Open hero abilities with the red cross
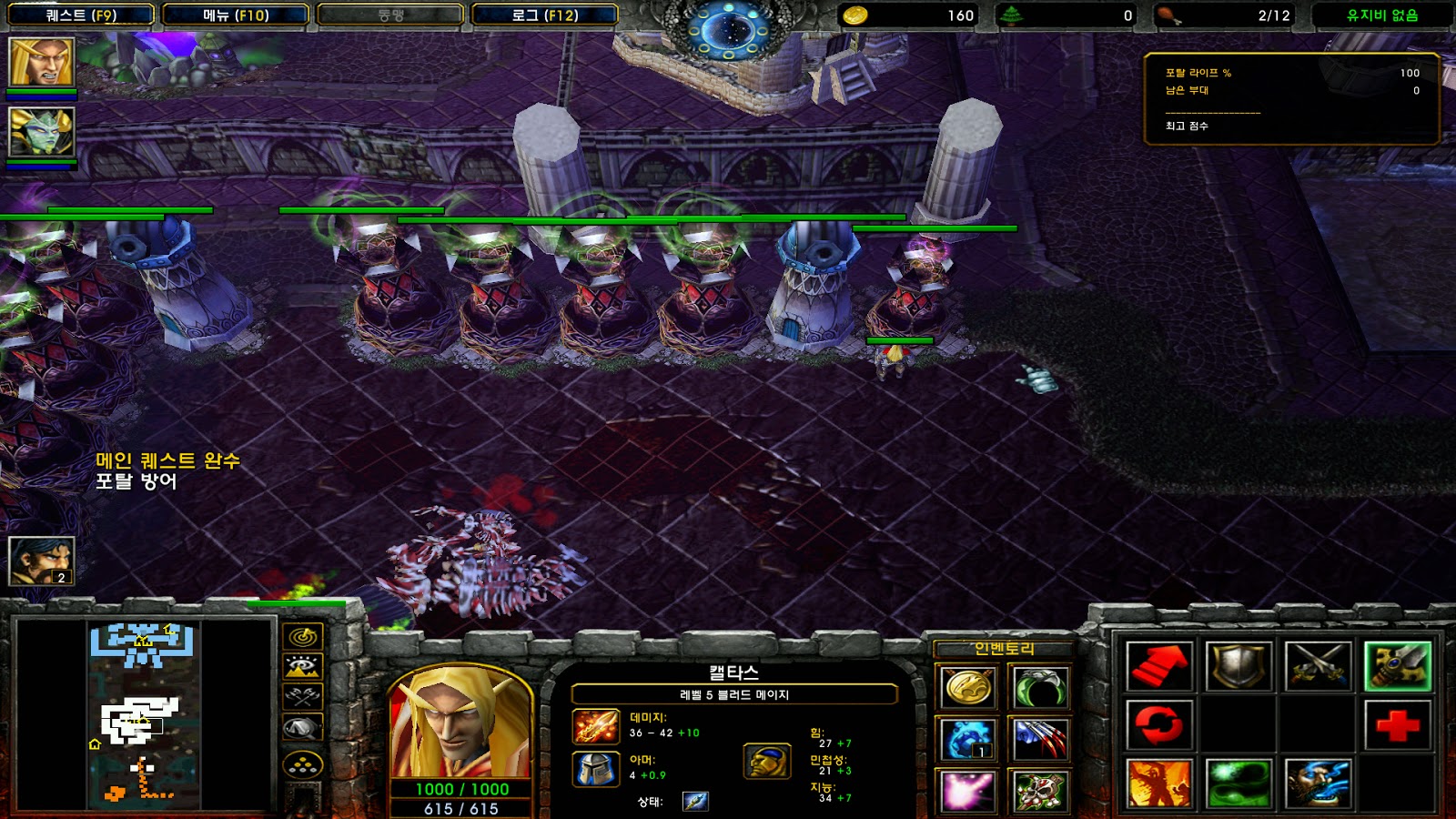1456x819 pixels. (1397, 725)
